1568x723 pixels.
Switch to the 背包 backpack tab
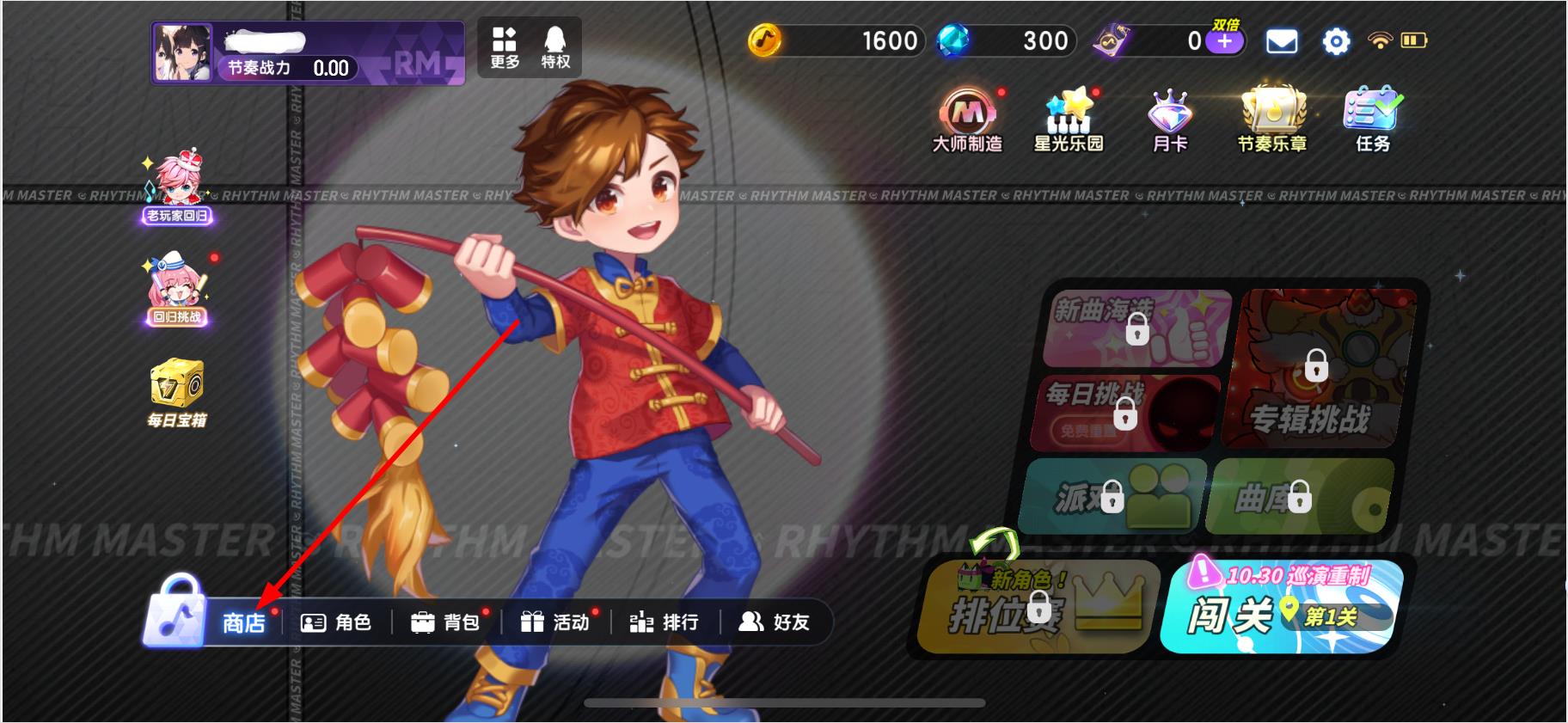(449, 622)
